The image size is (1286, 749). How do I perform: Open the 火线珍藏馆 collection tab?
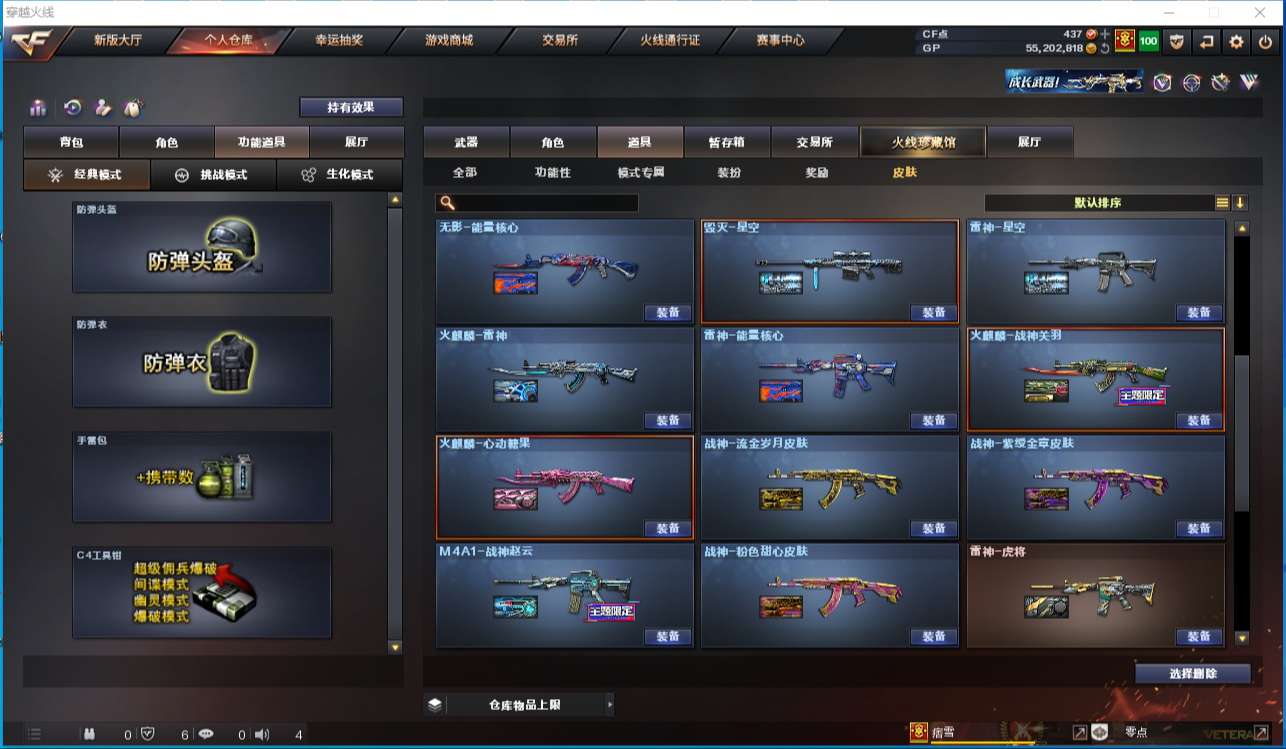pos(923,142)
